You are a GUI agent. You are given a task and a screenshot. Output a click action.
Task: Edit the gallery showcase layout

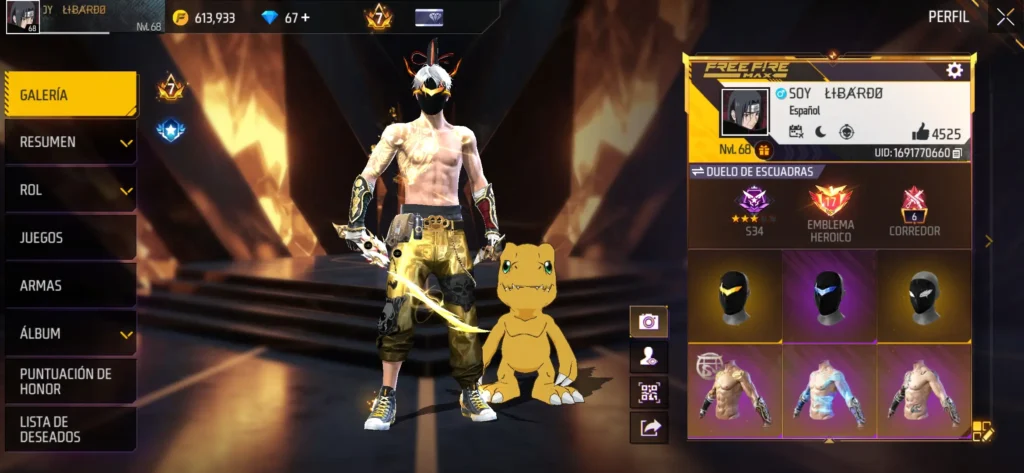(x=982, y=431)
